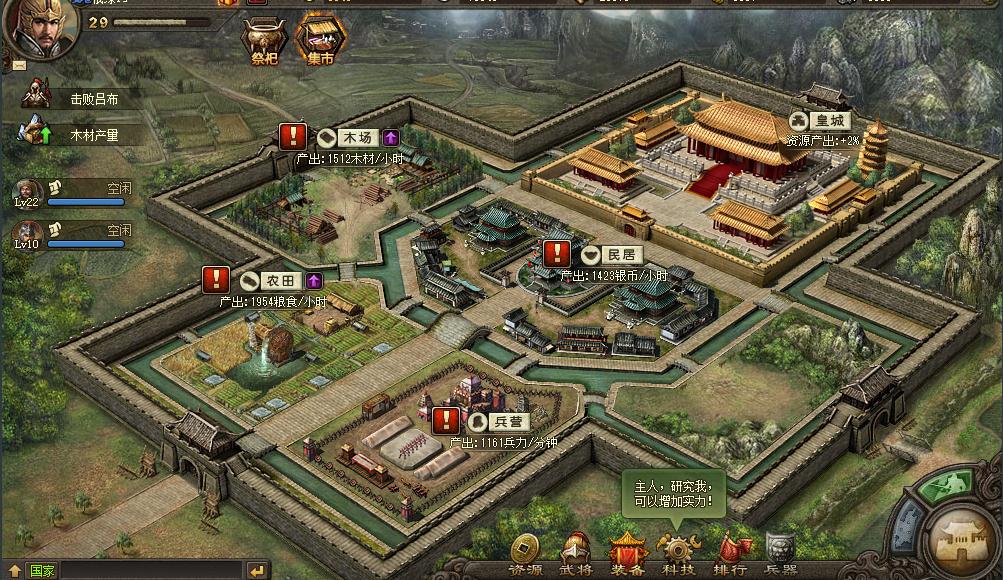
Task: Open the 祭祀 sacrifice cauldron icon
Action: click(262, 40)
